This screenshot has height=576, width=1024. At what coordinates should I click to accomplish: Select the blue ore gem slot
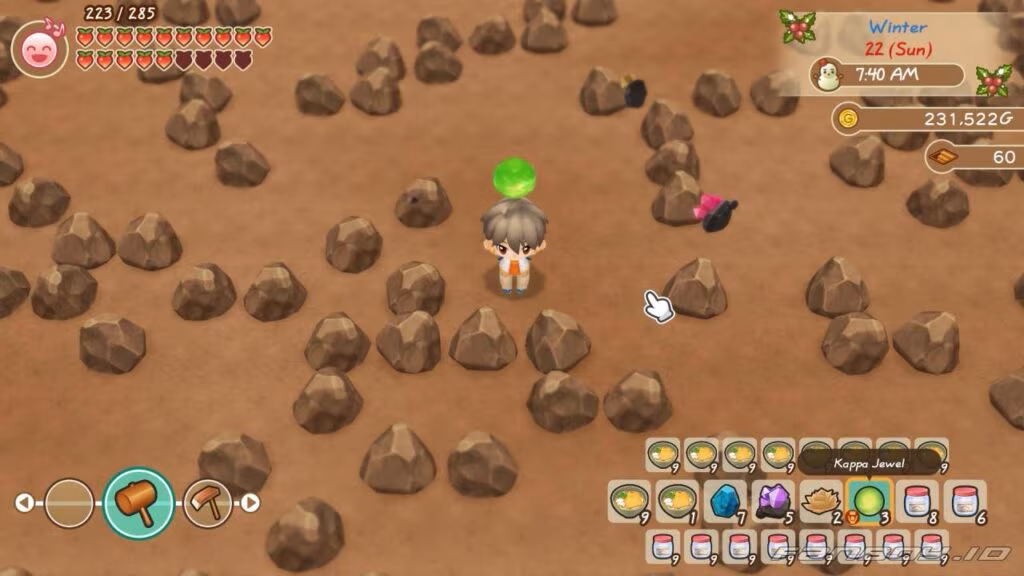click(x=724, y=500)
